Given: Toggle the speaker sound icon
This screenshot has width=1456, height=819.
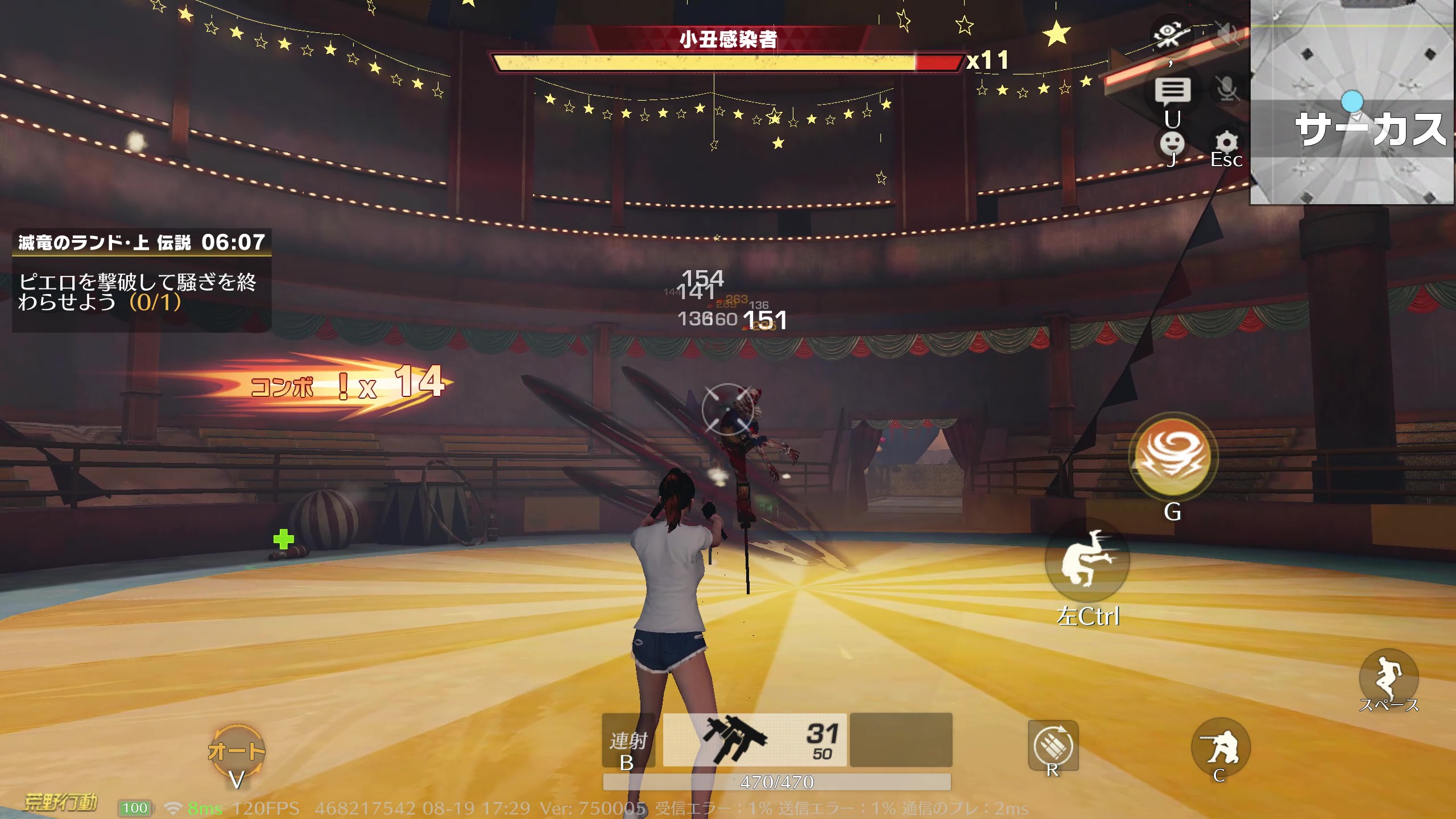Looking at the screenshot, I should (x=1227, y=34).
